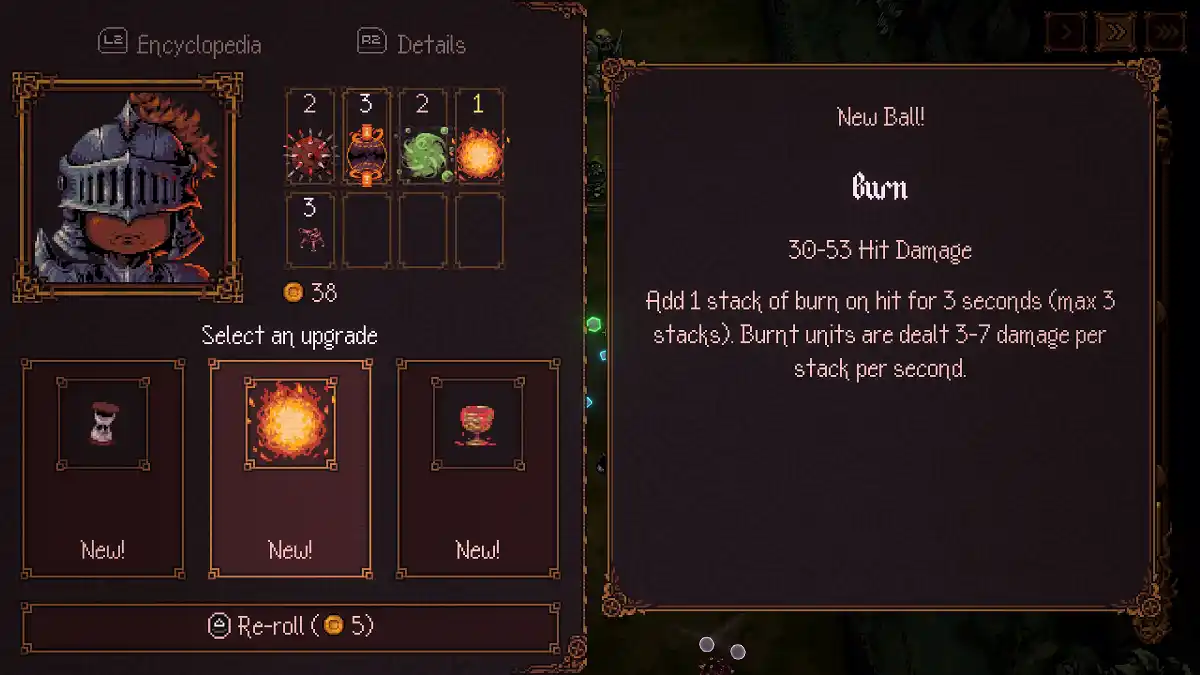The image size is (1200, 675).
Task: Activate triple-arrow fastest game speed
Action: (x=1165, y=32)
